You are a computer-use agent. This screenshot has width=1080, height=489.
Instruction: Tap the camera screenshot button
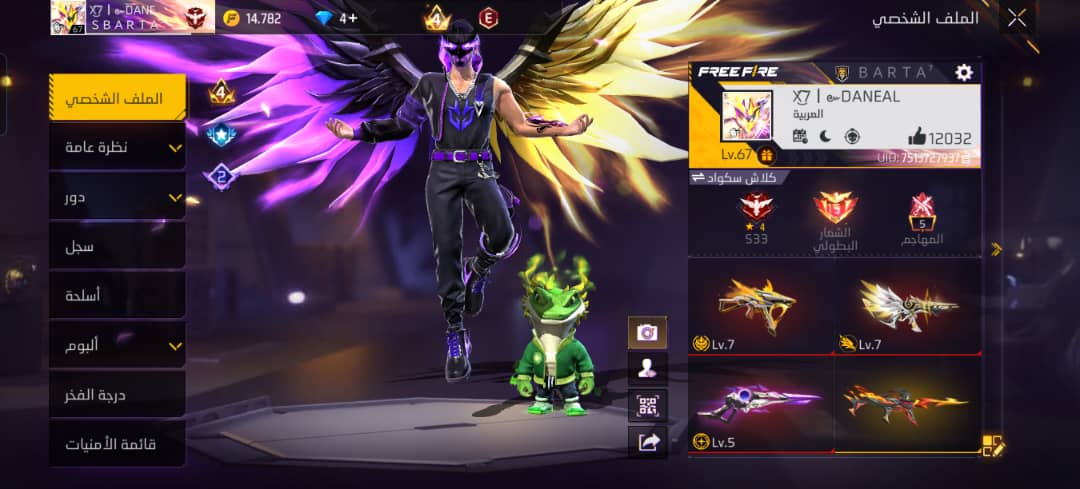point(647,332)
